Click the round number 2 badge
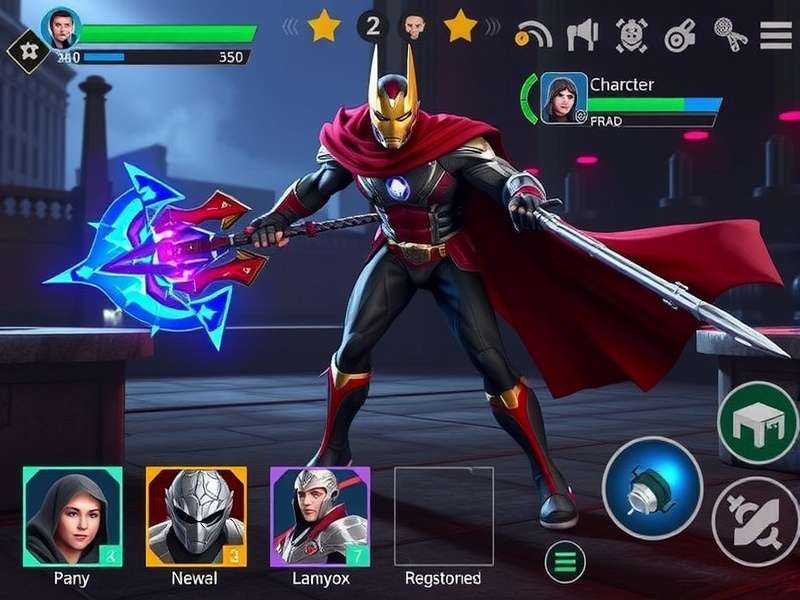 tap(373, 26)
